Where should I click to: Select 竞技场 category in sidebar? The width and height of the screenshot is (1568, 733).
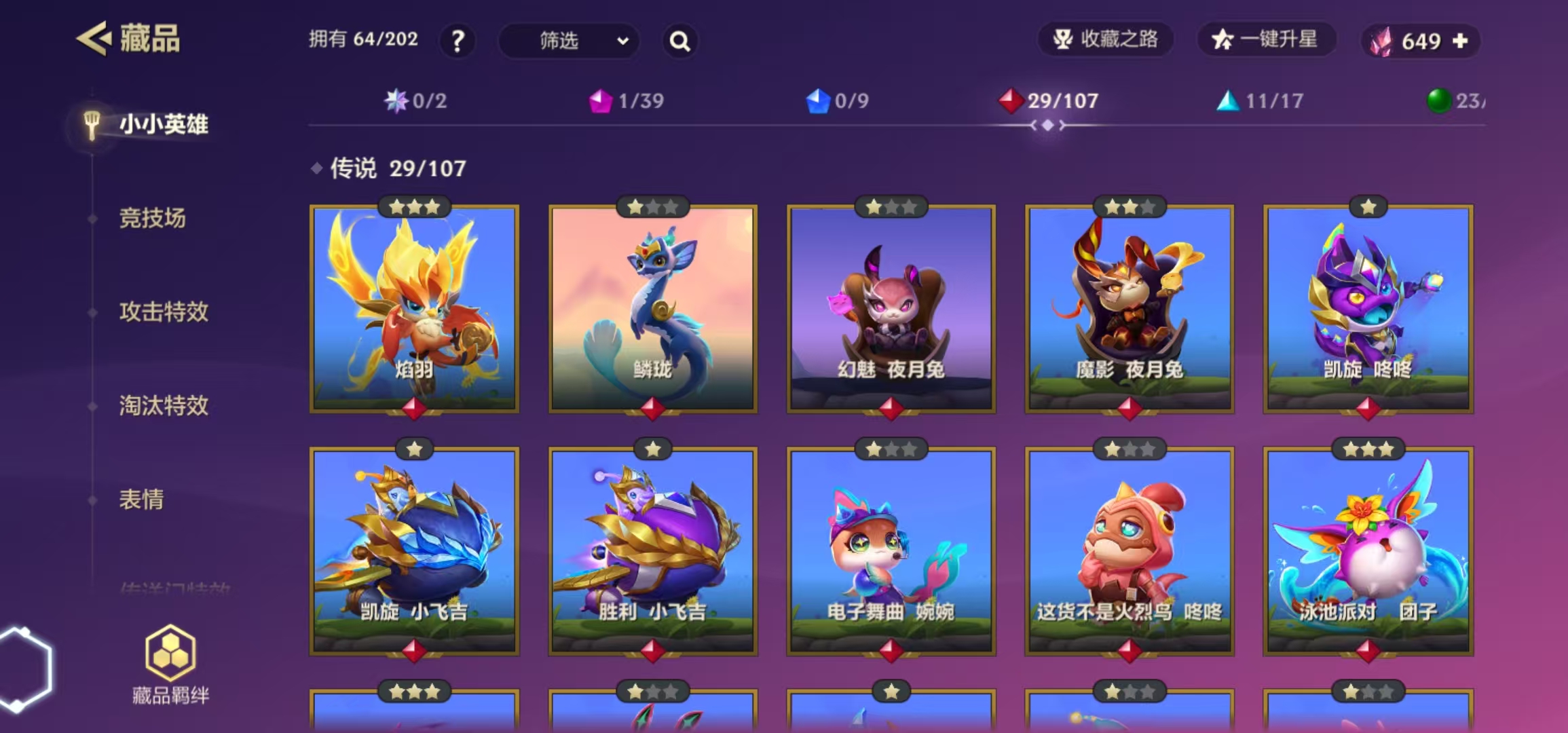pos(152,218)
